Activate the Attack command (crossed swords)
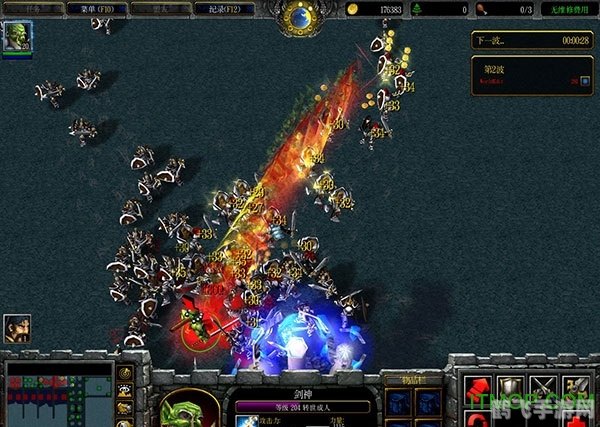Image resolution: width=600 pixels, height=427 pixels. [x=545, y=387]
